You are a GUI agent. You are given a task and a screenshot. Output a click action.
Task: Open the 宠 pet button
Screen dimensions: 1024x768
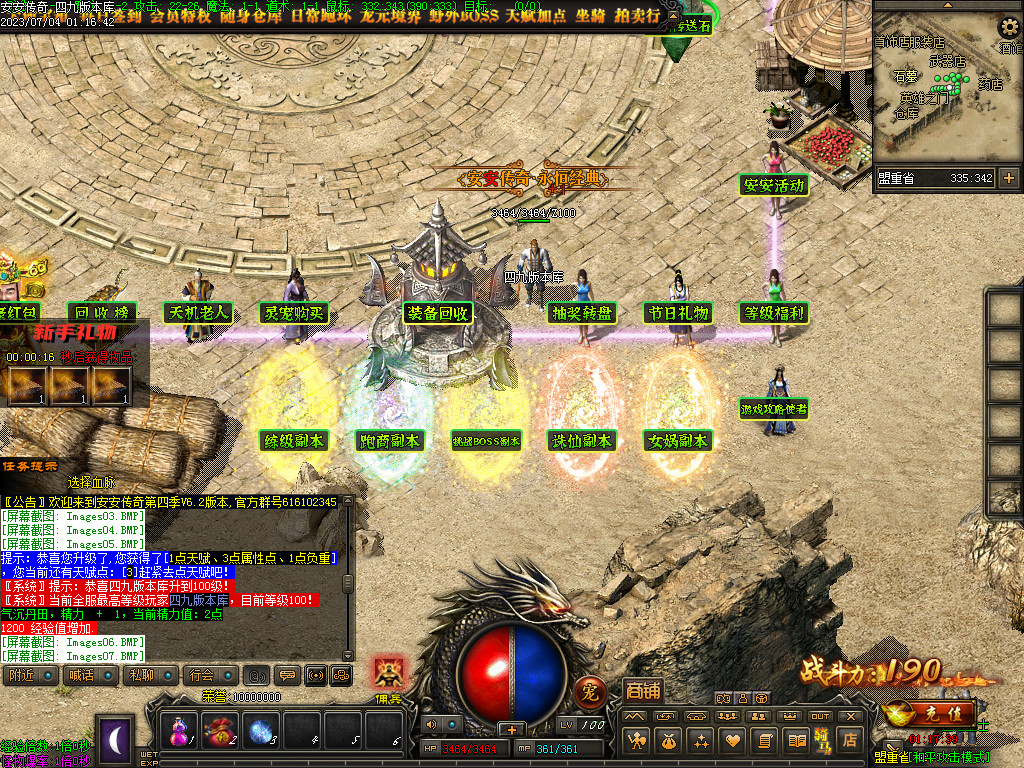[x=590, y=691]
